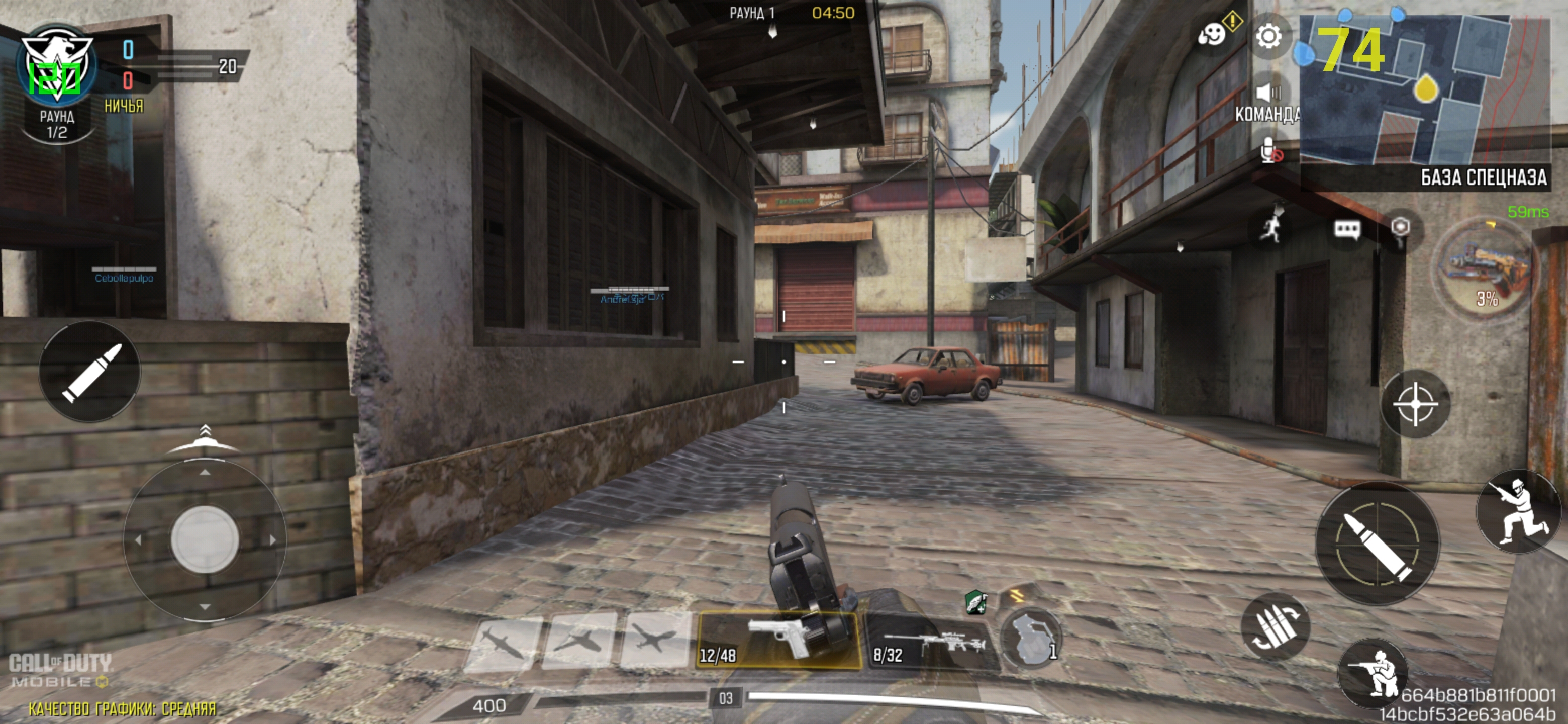Tap the small left-side bullet fire button
Image resolution: width=1568 pixels, height=724 pixels.
click(90, 372)
